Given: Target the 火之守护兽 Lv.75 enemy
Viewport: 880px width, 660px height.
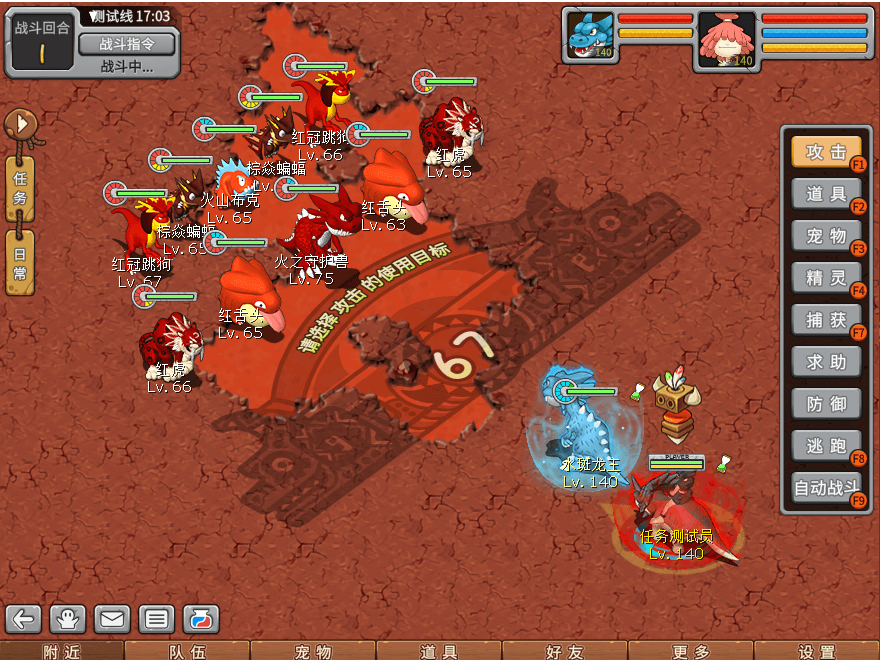Looking at the screenshot, I should tap(318, 230).
